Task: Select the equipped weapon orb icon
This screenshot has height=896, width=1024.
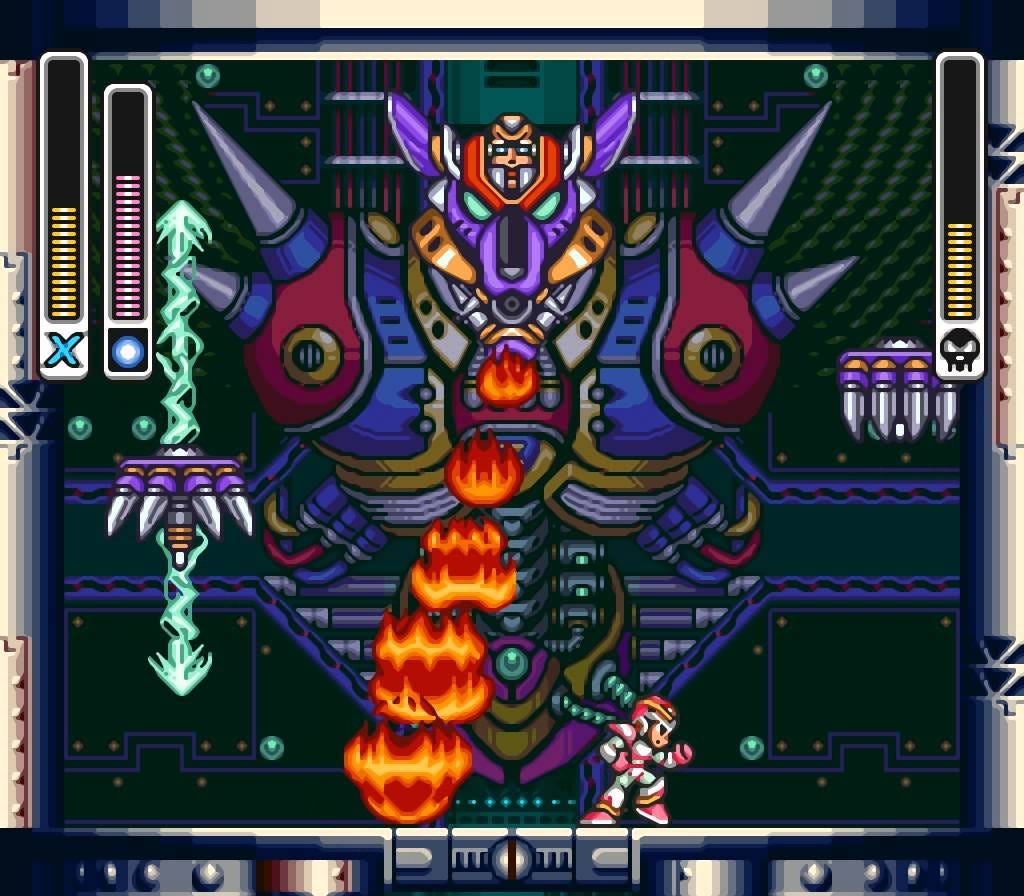Action: pyautogui.click(x=128, y=351)
